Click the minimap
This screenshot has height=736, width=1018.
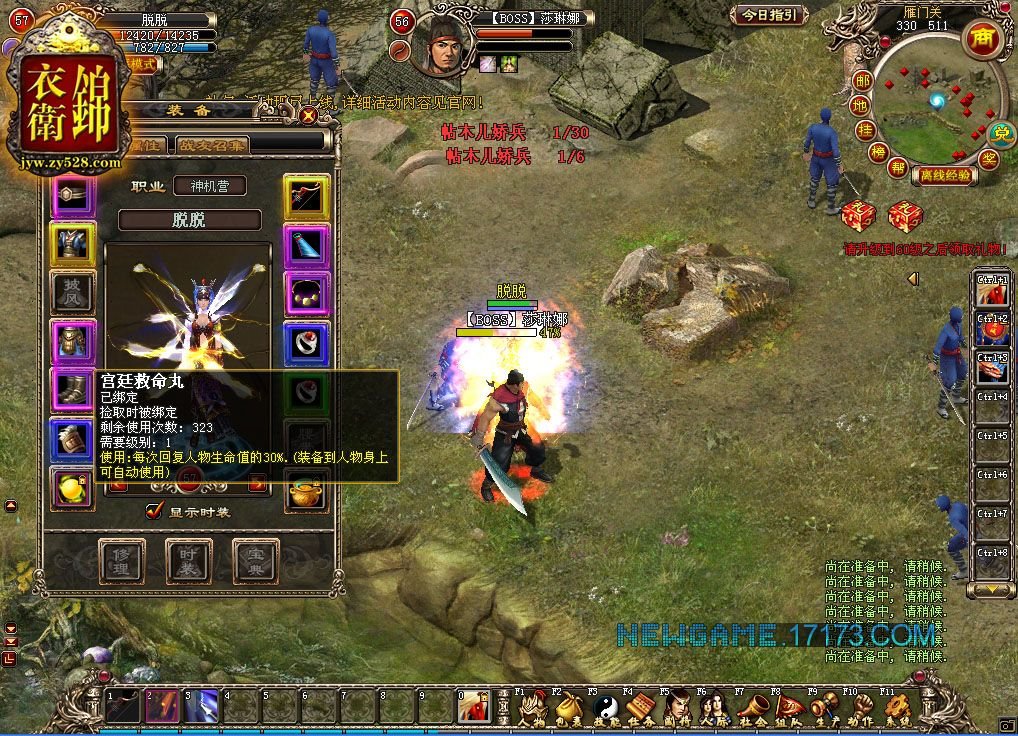tap(928, 108)
